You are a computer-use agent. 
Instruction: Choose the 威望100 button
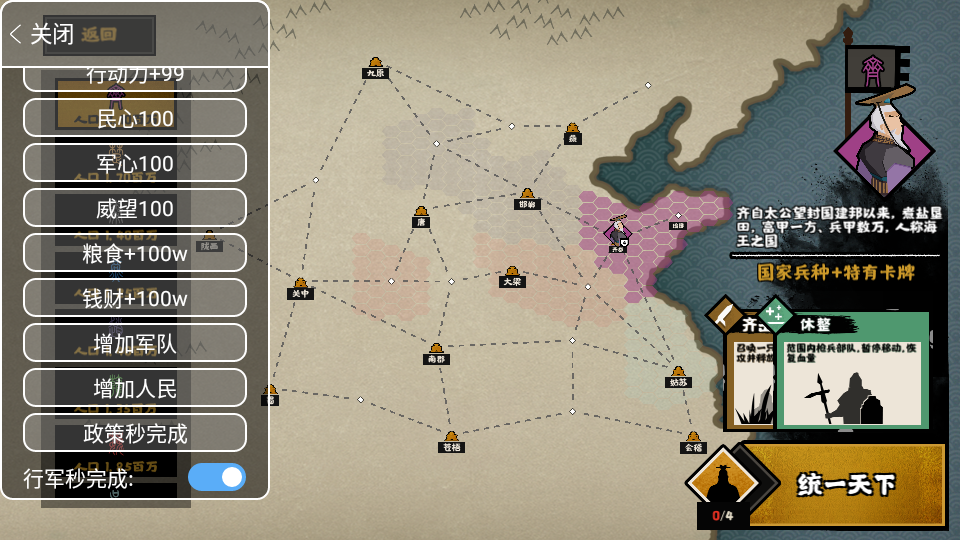click(135, 208)
